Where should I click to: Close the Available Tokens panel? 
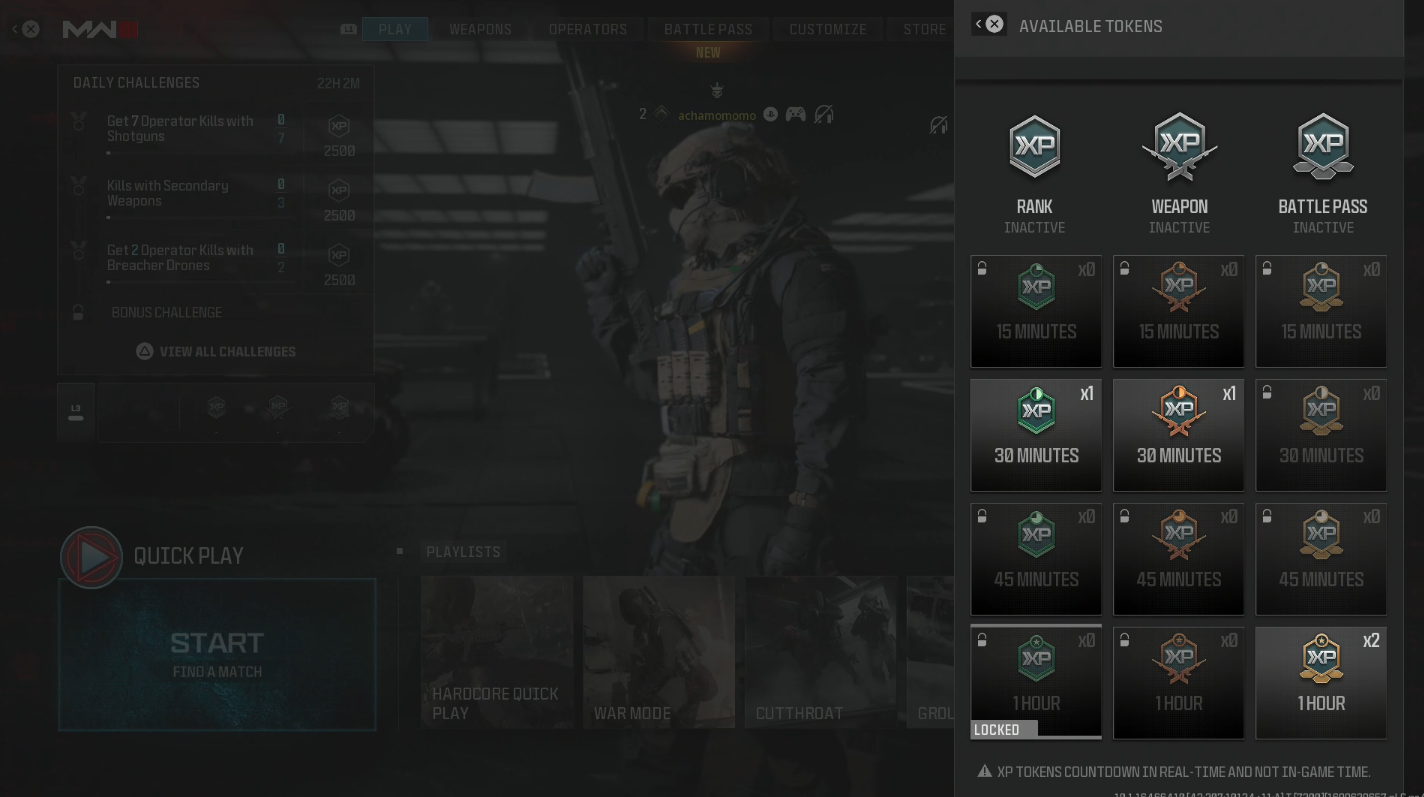[994, 24]
